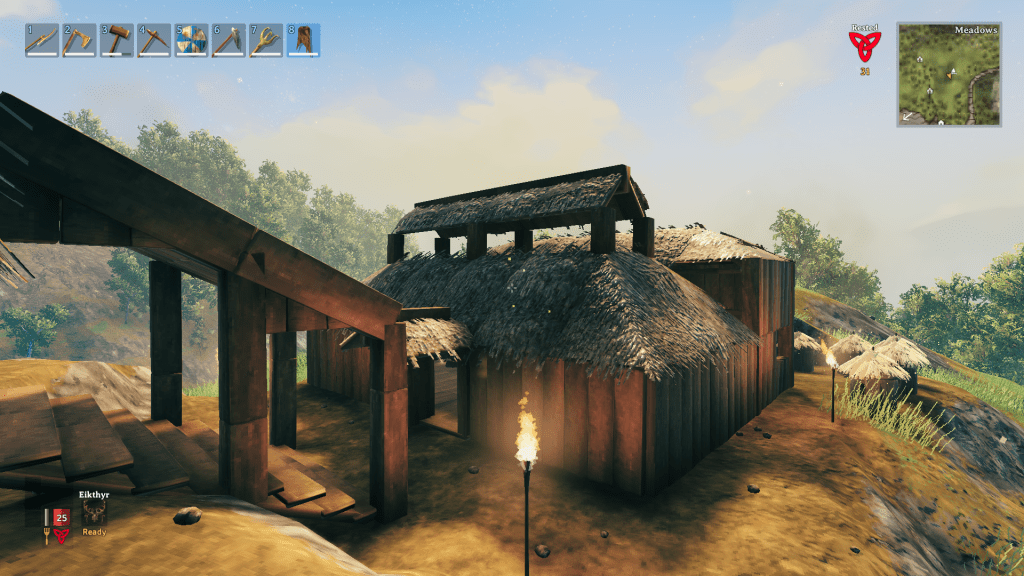Open the Meadows minimap
This screenshot has height=576, width=1024.
pyautogui.click(x=949, y=75)
